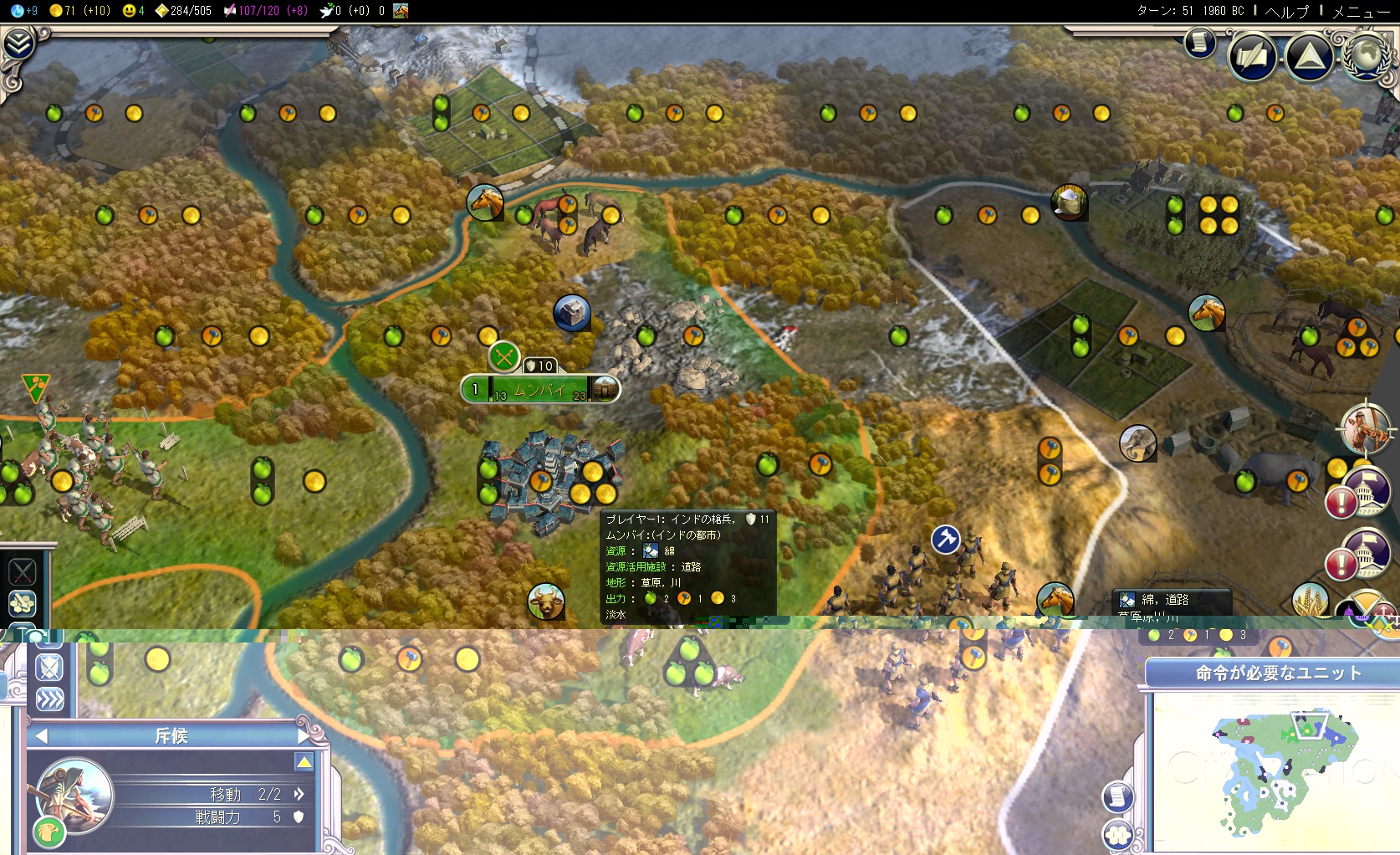Select the previous unit with left arrow
The height and width of the screenshot is (855, 1400).
(41, 736)
